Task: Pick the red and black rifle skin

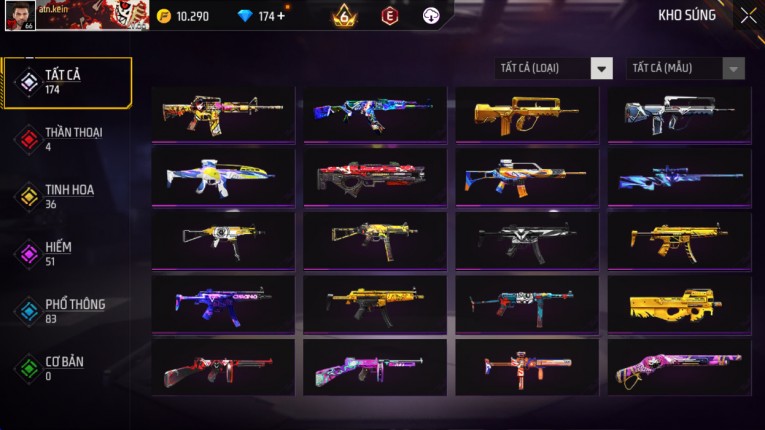Action: coord(374,177)
